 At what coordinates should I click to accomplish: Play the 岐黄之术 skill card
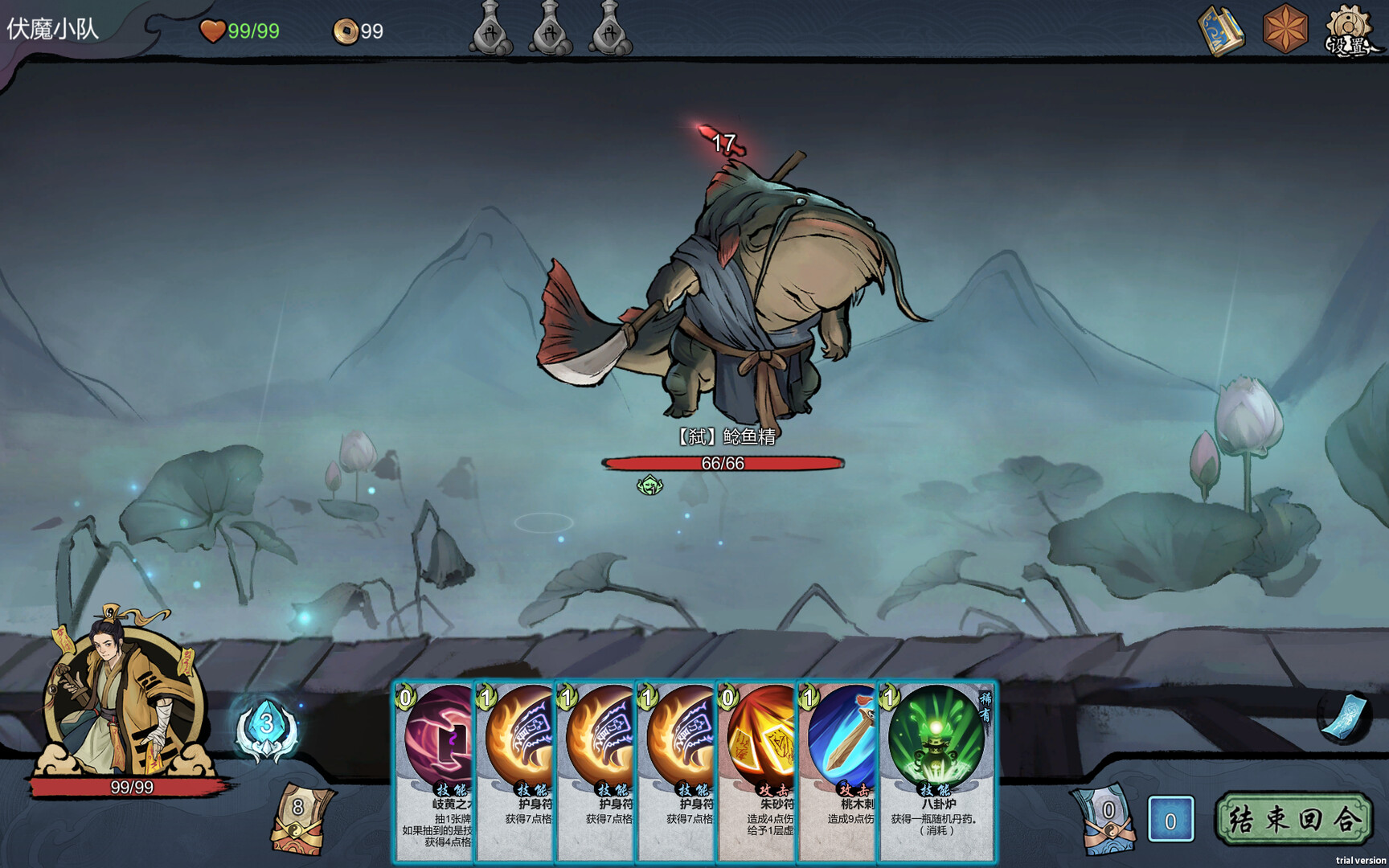tap(435, 772)
